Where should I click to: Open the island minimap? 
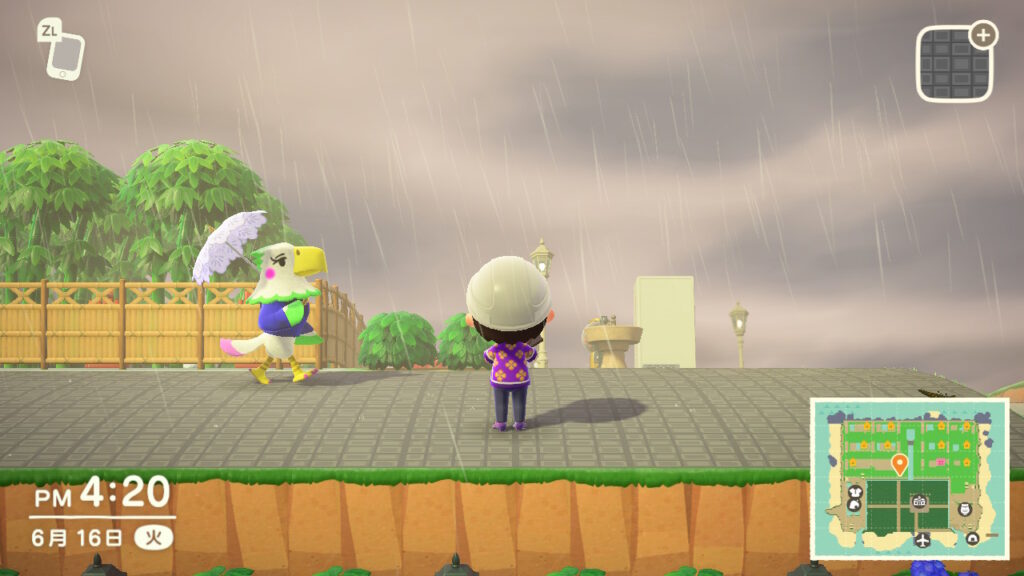[x=908, y=479]
